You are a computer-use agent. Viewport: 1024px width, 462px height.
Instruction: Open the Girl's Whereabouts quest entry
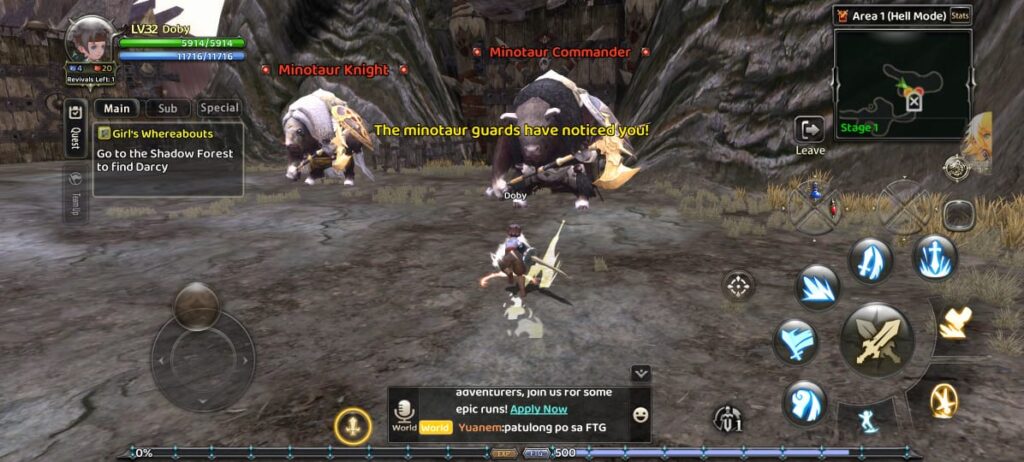pyautogui.click(x=169, y=158)
